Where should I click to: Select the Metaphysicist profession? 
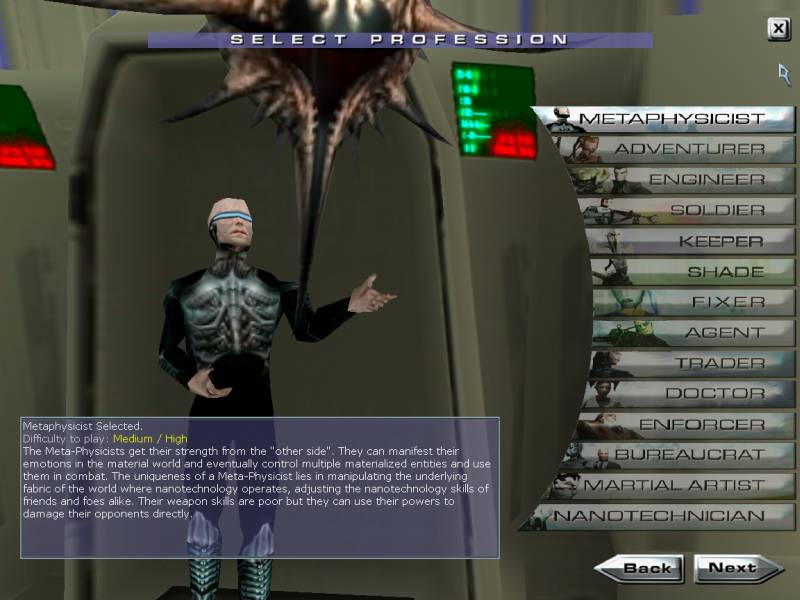point(670,119)
